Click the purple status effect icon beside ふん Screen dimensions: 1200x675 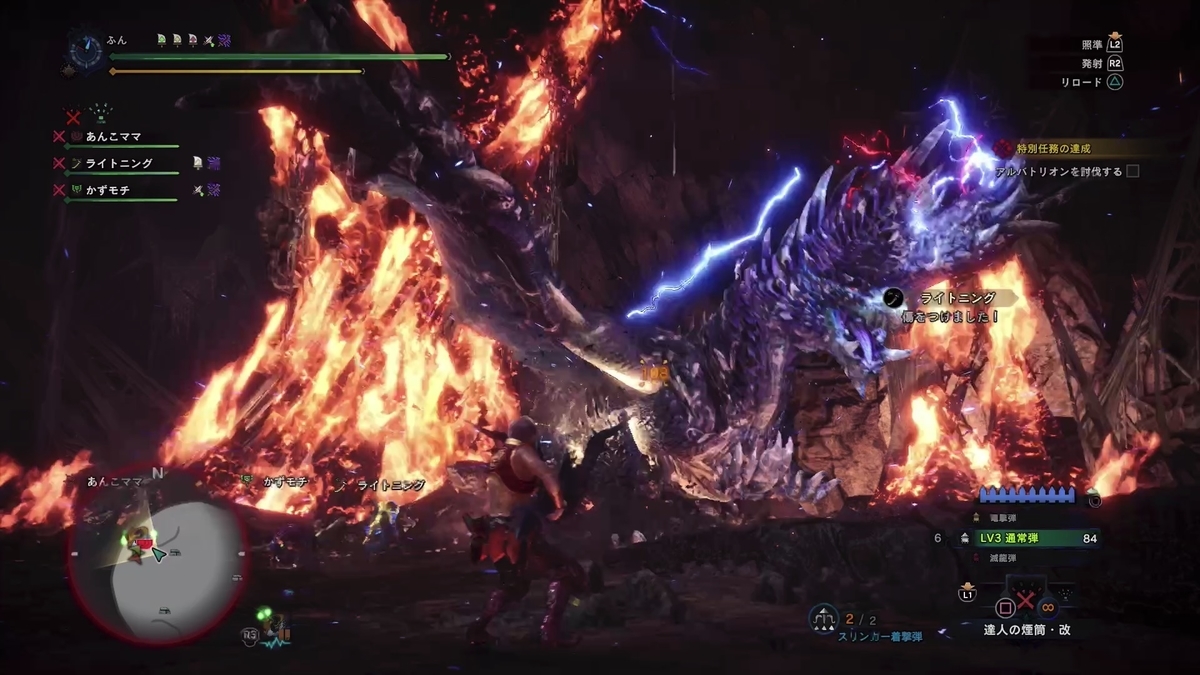click(224, 40)
